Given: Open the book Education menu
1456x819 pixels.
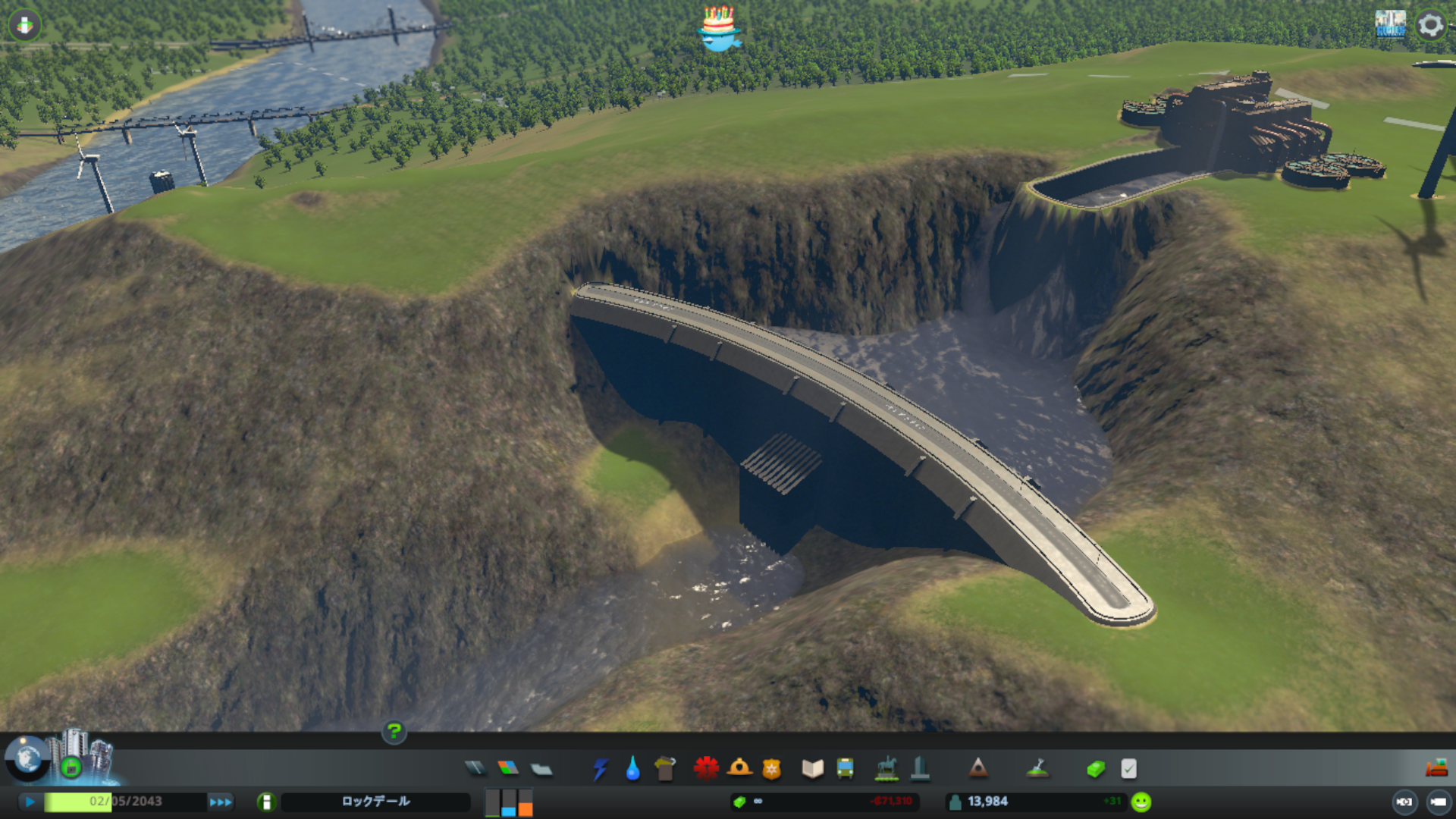Looking at the screenshot, I should tap(812, 769).
